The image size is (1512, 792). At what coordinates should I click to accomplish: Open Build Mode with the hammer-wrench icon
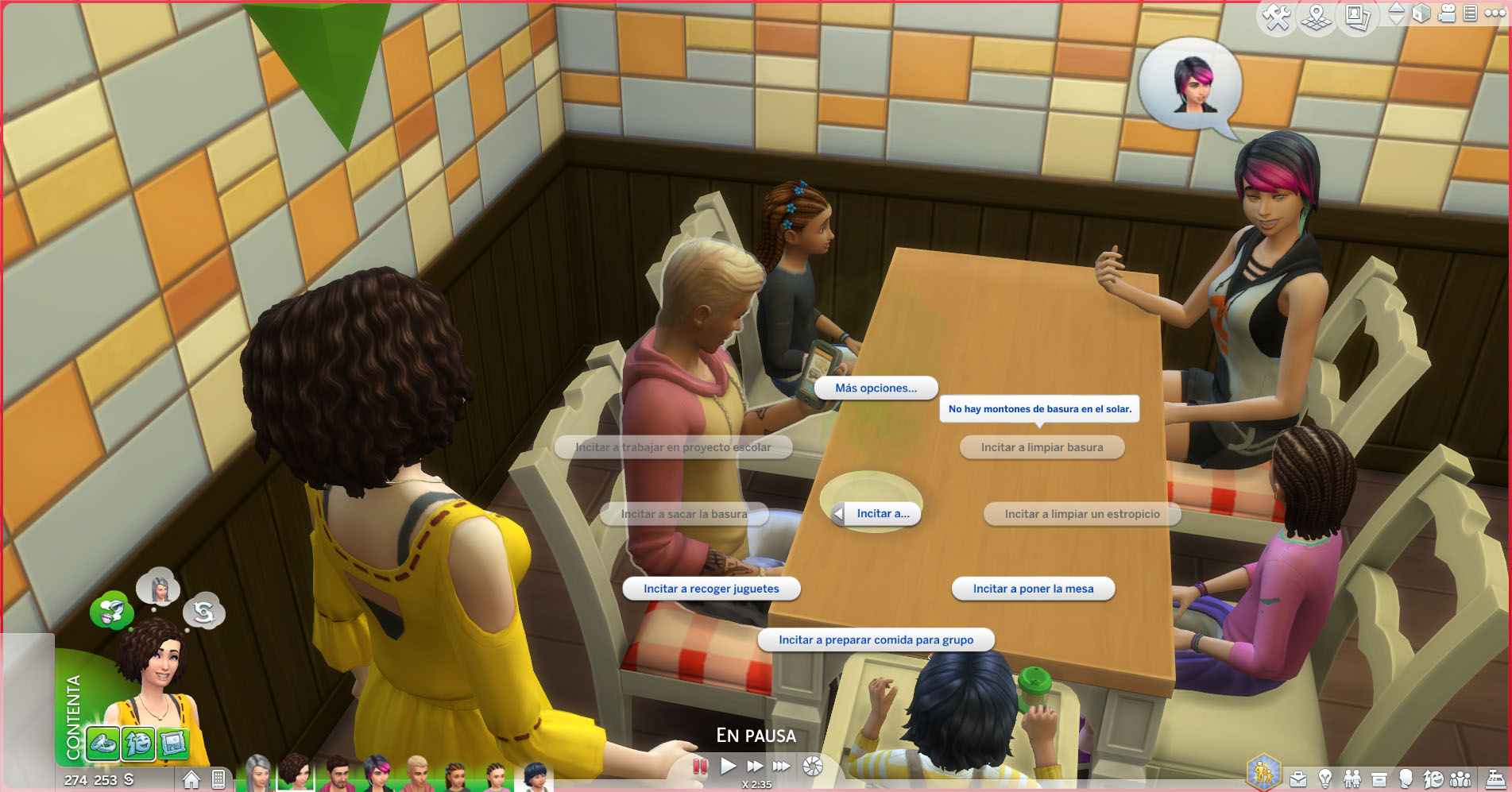(1277, 17)
